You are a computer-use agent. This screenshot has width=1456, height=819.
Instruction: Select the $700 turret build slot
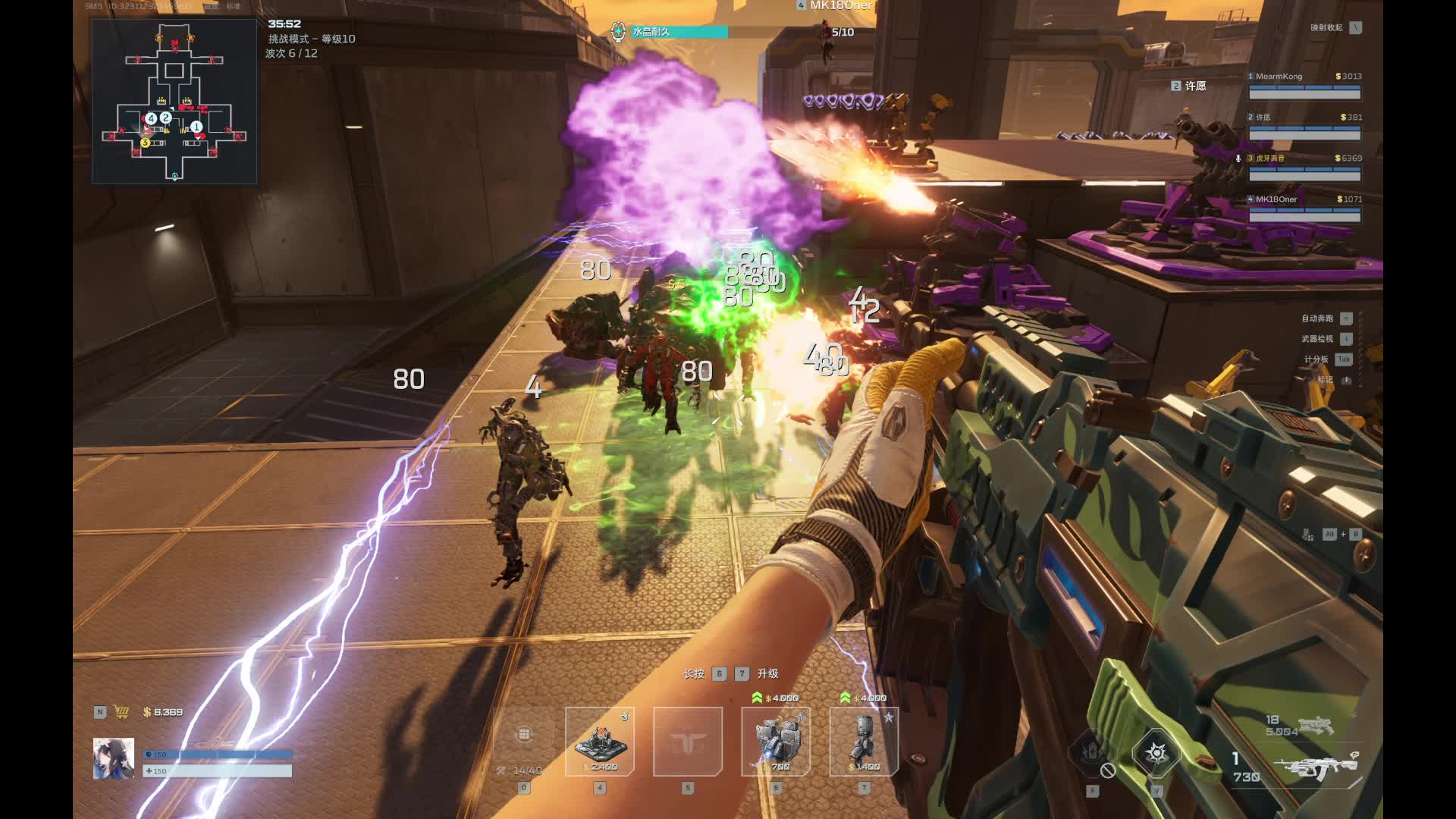point(775,742)
